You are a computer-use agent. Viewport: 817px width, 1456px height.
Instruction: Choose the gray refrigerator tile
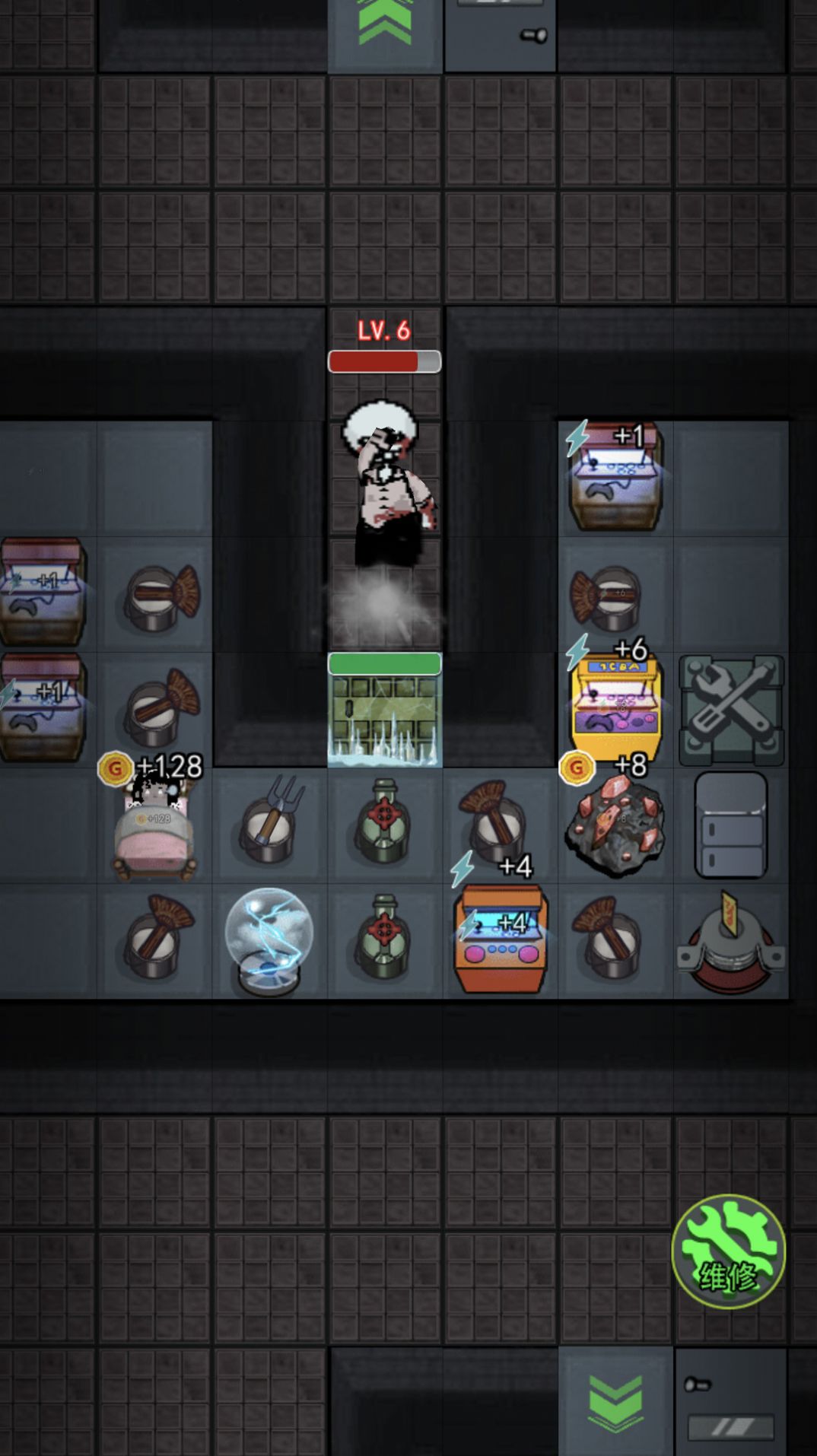[731, 825]
